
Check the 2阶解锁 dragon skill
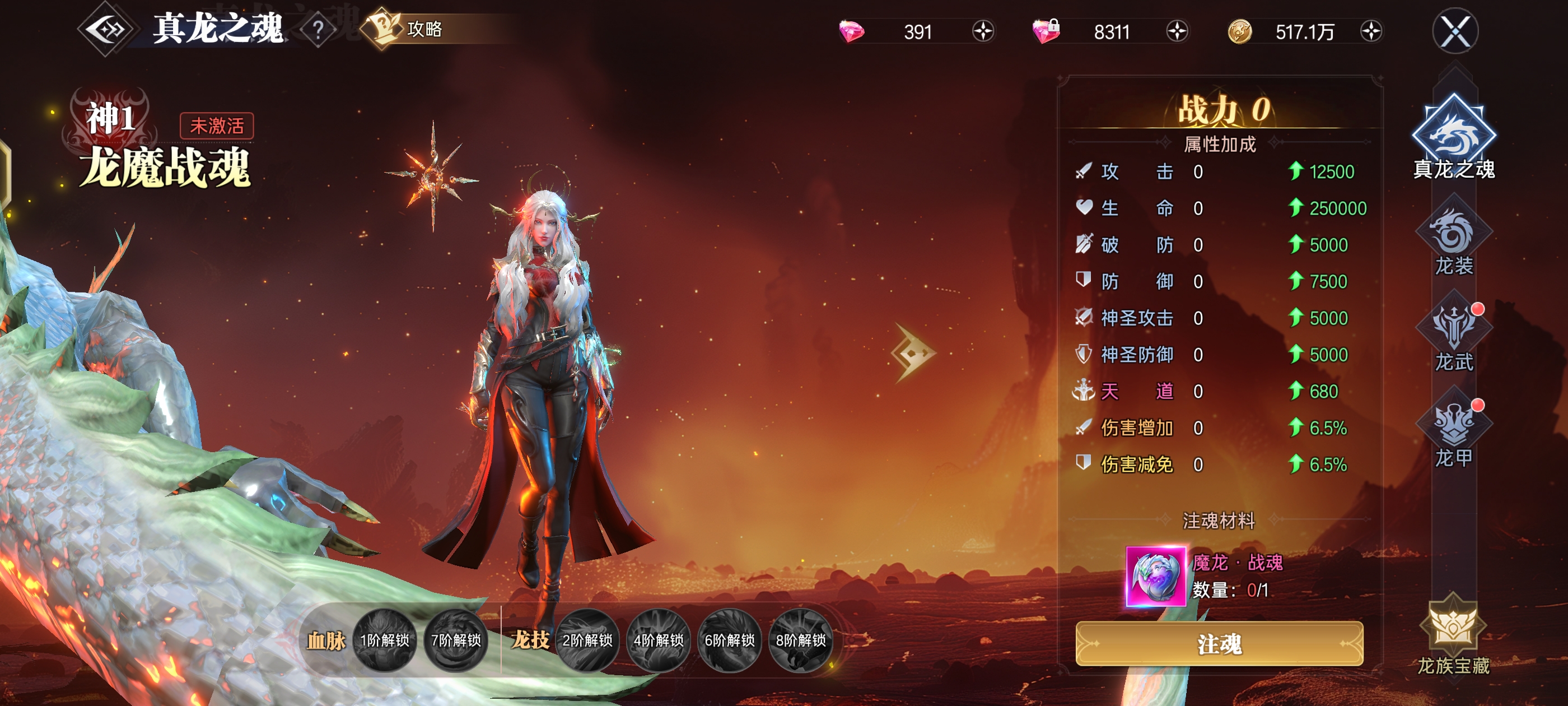[x=587, y=640]
